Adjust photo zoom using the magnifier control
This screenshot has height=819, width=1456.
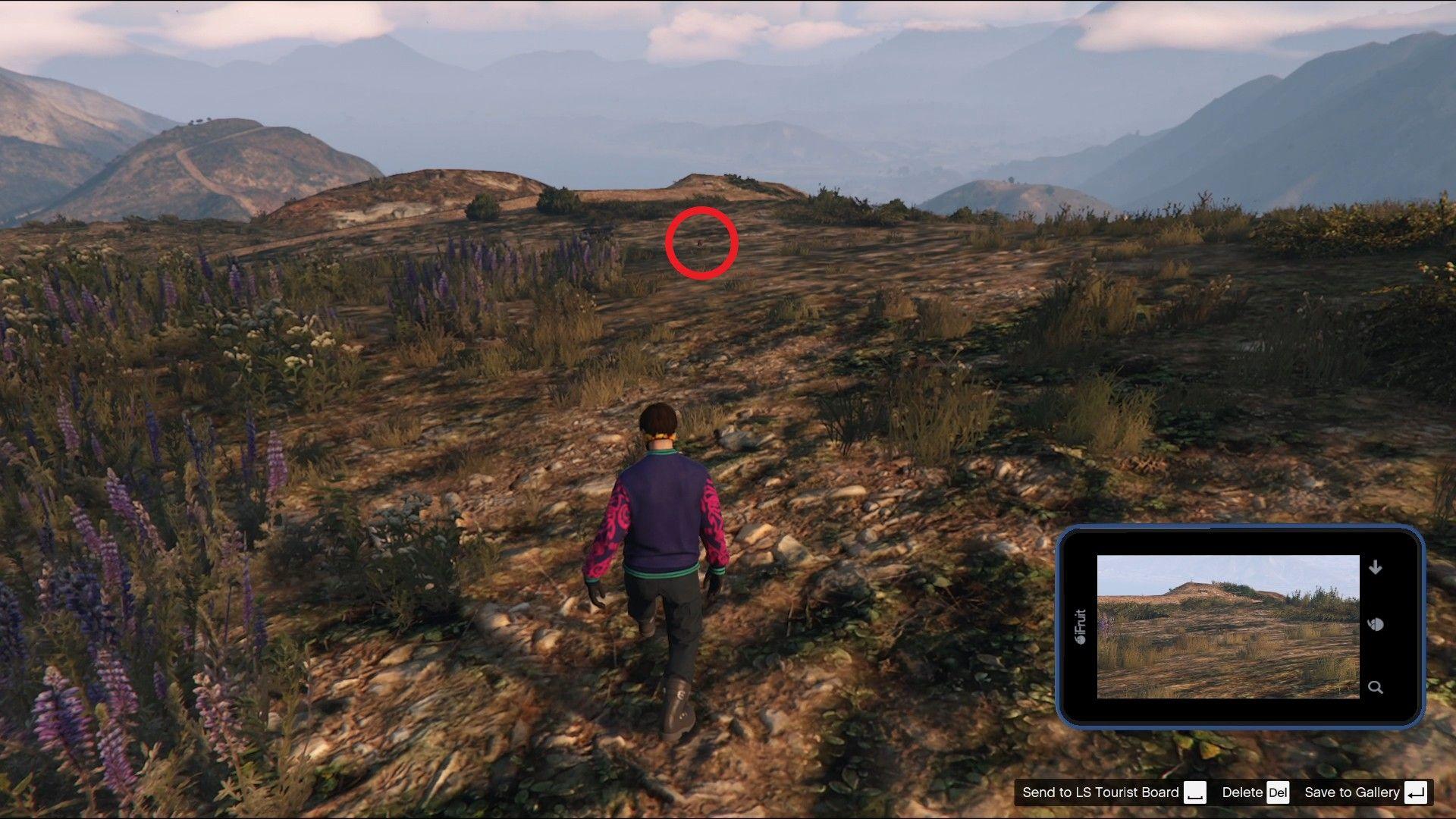1376,687
